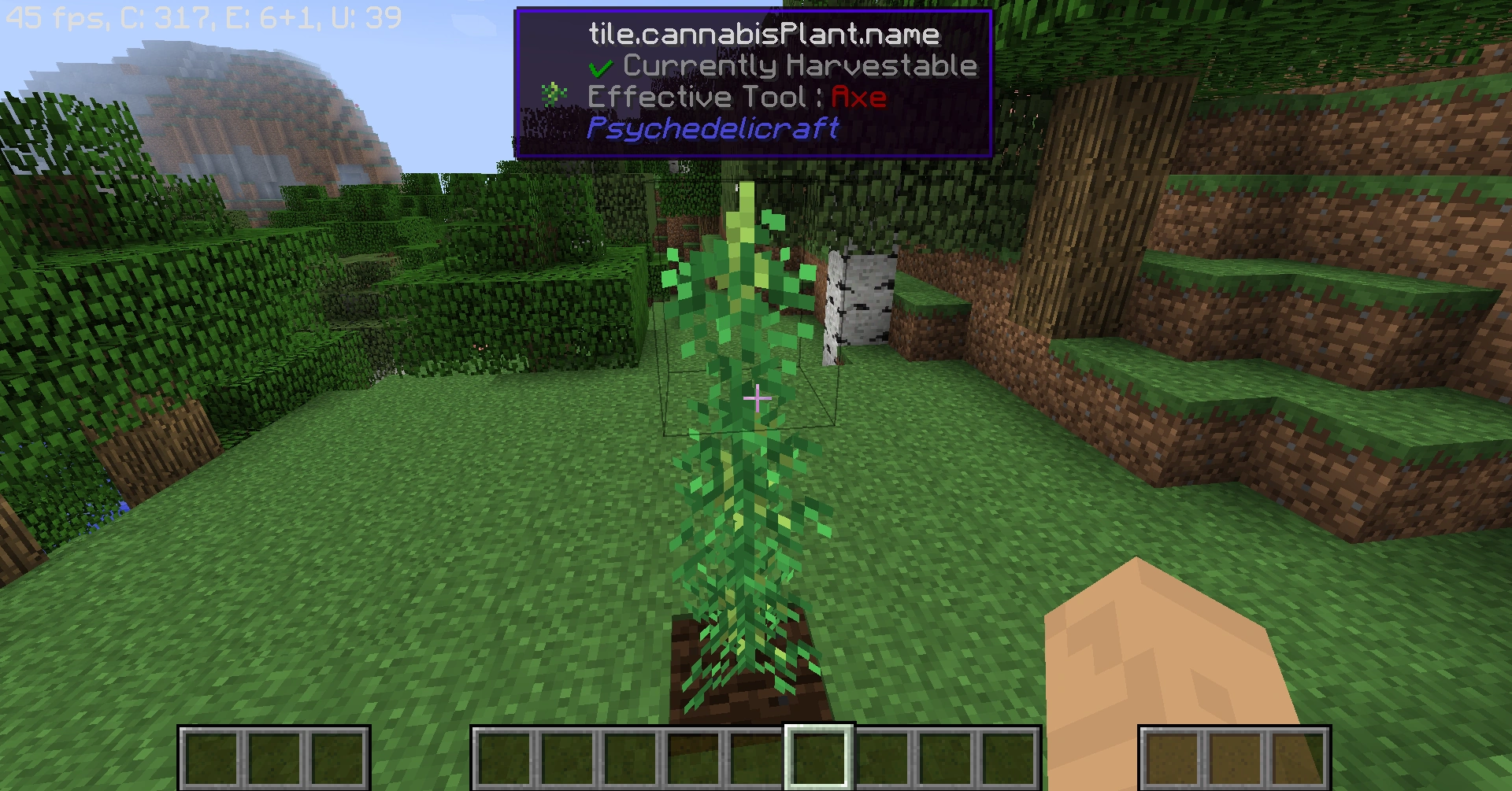
Task: Expand the tile.cannabisPlant.name tooltip header
Action: coord(762,34)
